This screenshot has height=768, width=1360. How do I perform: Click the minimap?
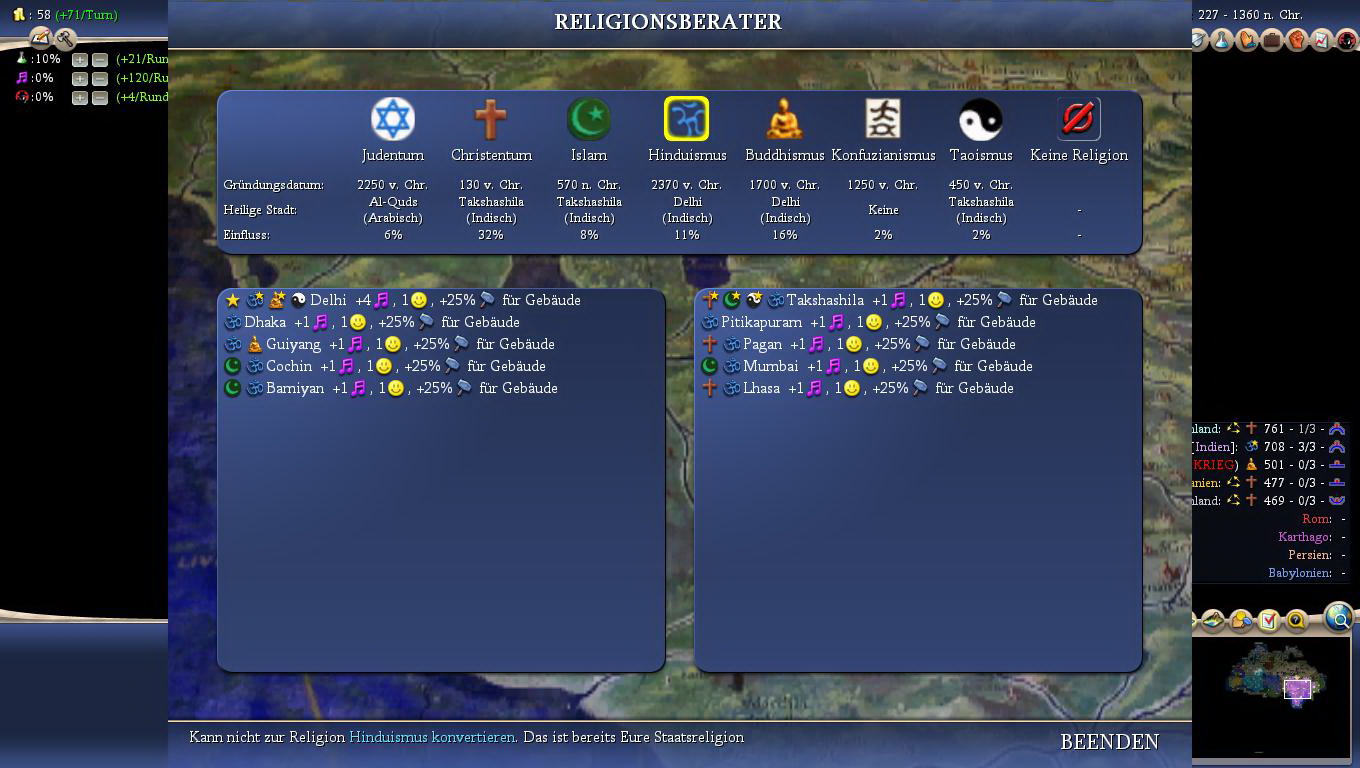pyautogui.click(x=1274, y=684)
